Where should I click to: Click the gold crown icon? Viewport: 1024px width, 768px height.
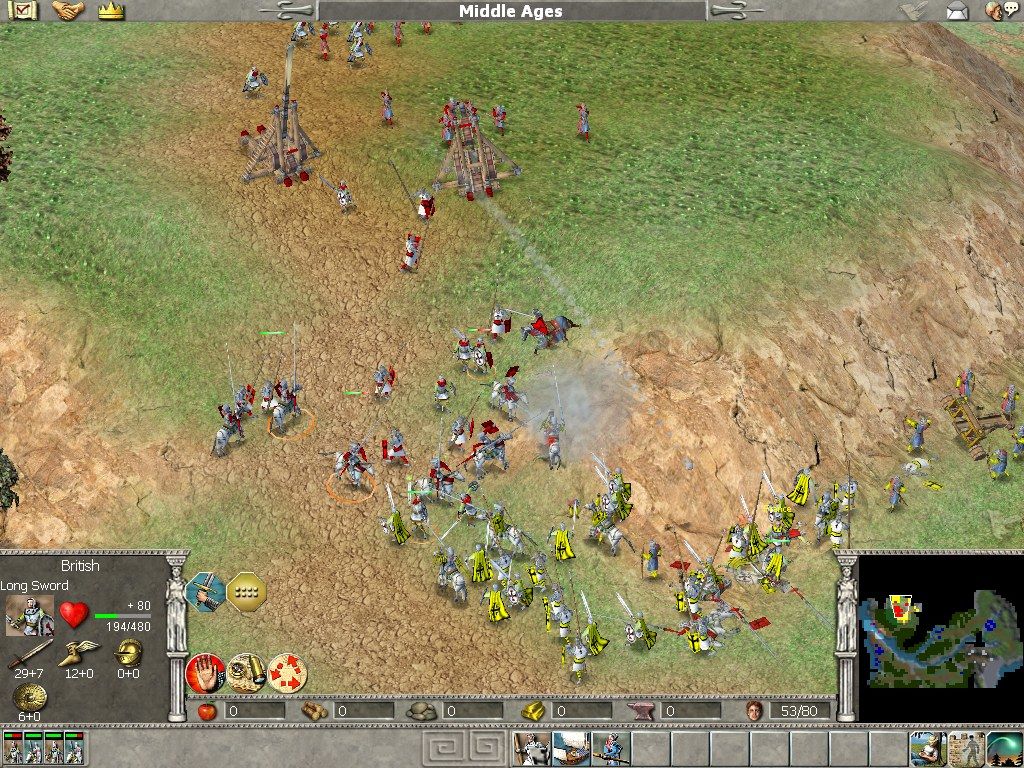[x=110, y=11]
